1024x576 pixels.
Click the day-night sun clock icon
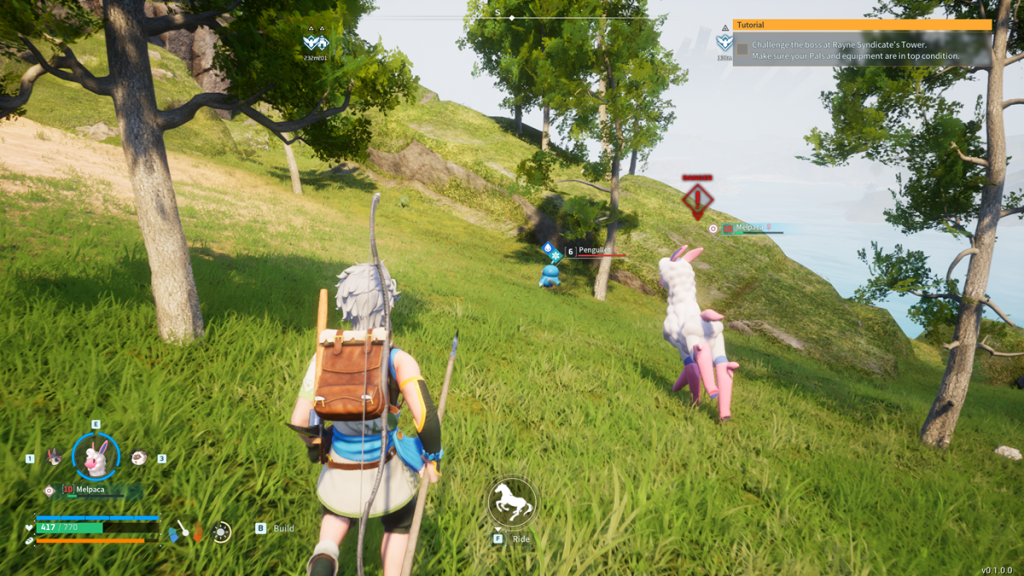click(221, 531)
